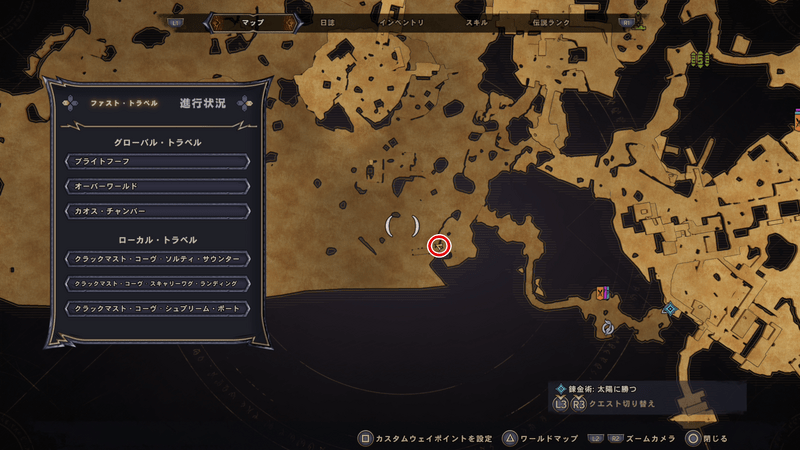Click the white swirl map marker
This screenshot has height=450, width=800.
[x=607, y=327]
